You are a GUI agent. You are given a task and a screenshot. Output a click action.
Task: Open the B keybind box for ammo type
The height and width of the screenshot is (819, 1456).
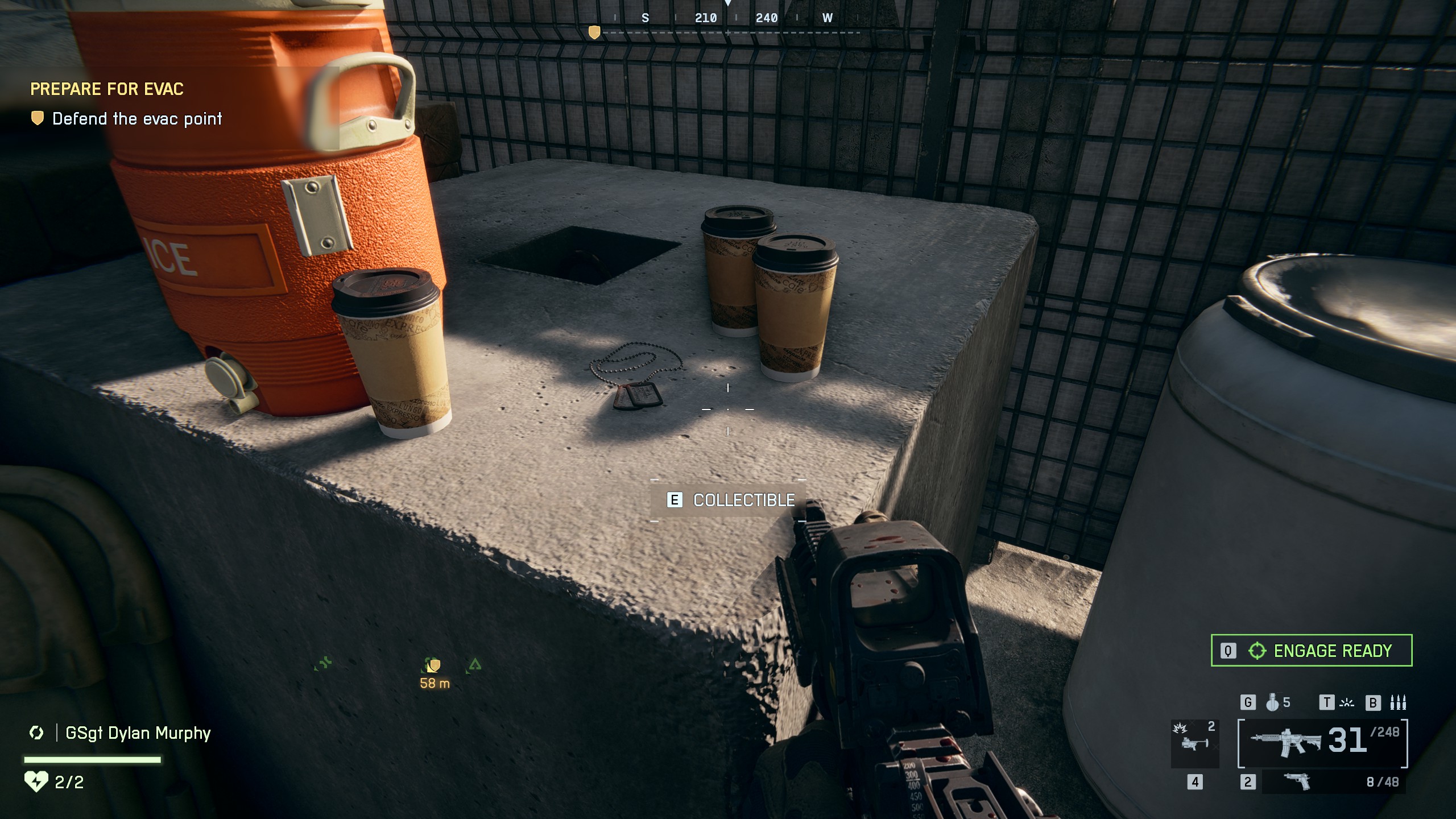1373,703
